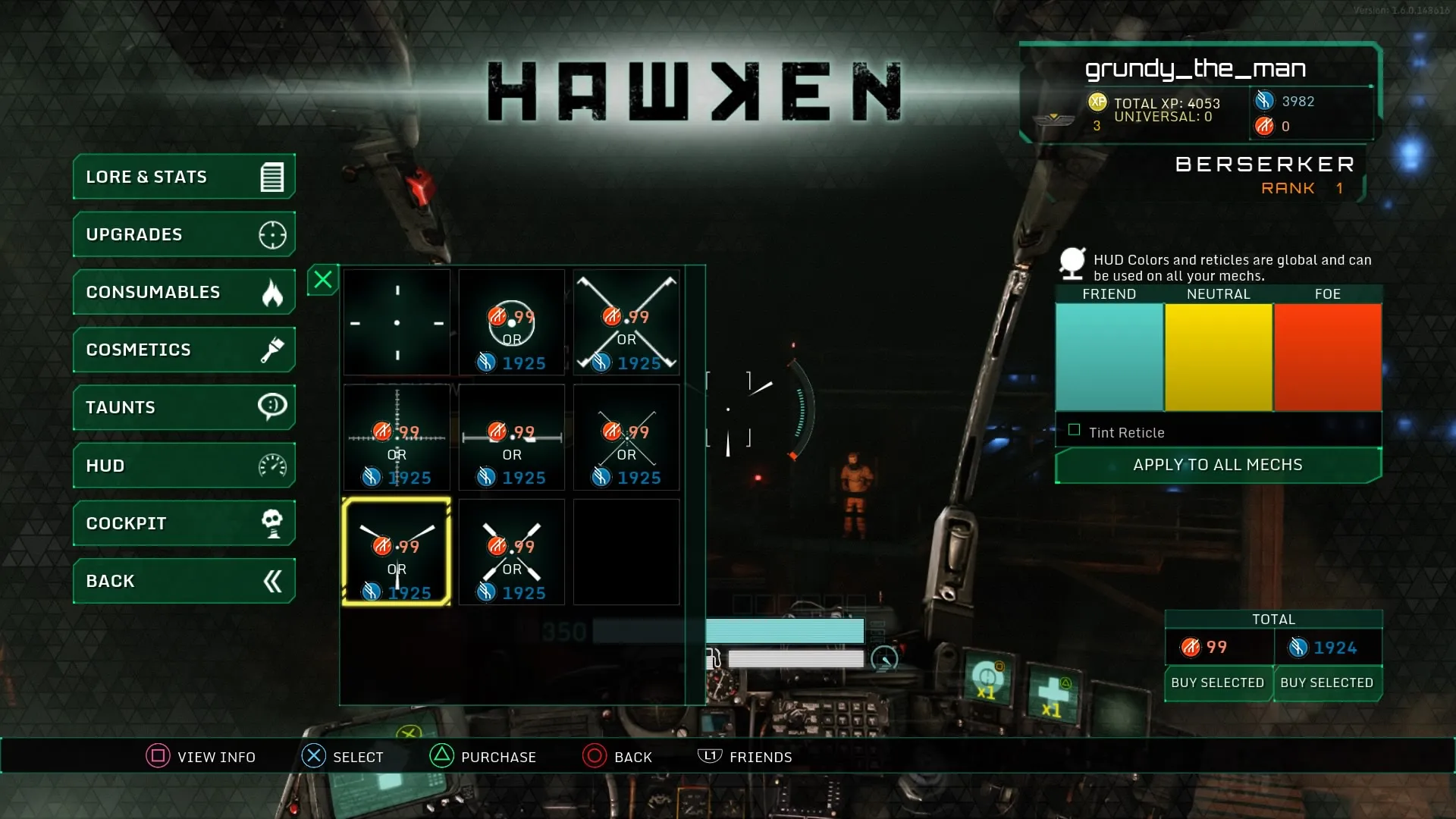
Task: Select the currently highlighted reticle thumbnail
Action: point(397,551)
